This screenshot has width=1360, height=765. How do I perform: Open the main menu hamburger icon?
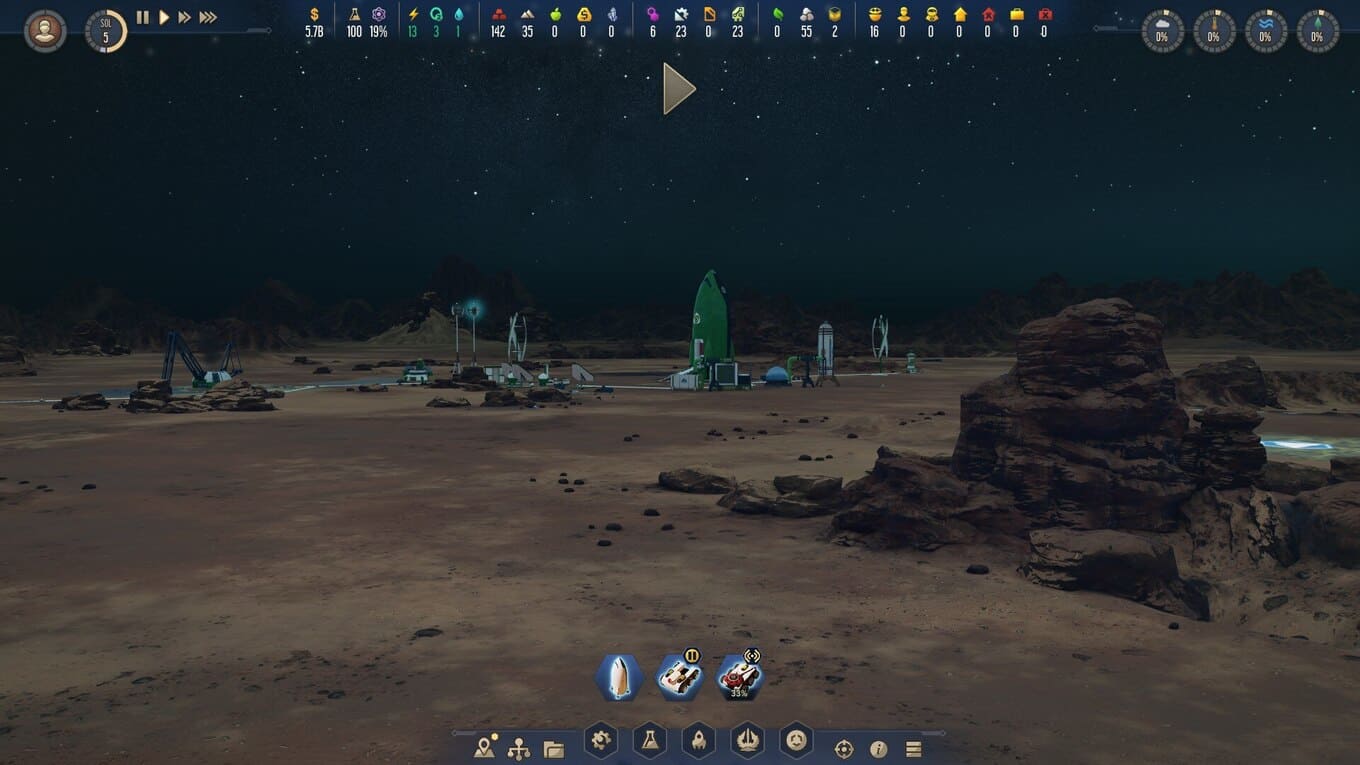(913, 749)
